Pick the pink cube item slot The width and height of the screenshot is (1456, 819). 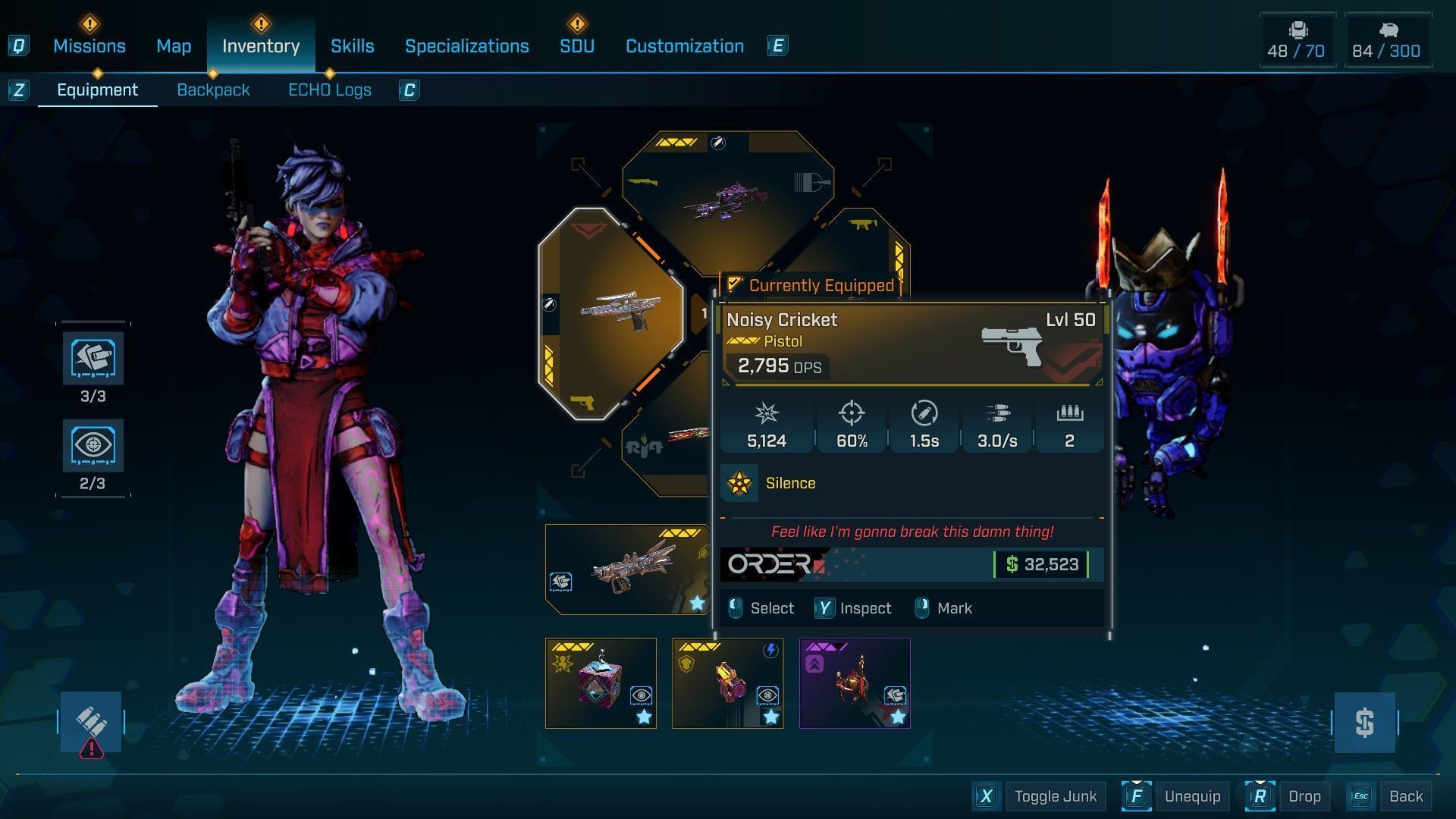pos(601,683)
